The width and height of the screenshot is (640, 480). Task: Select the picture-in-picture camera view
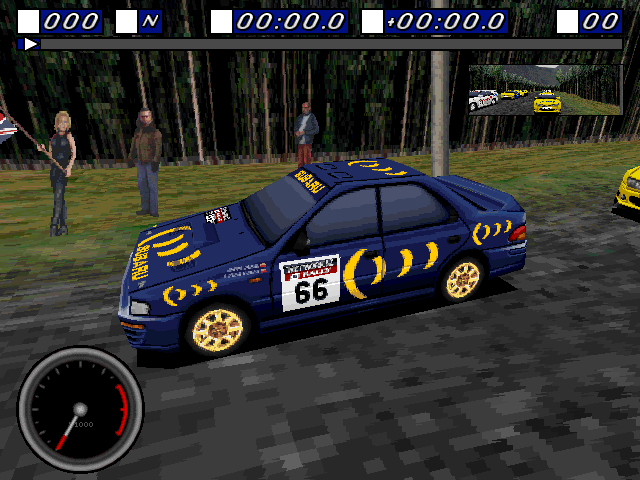[545, 90]
